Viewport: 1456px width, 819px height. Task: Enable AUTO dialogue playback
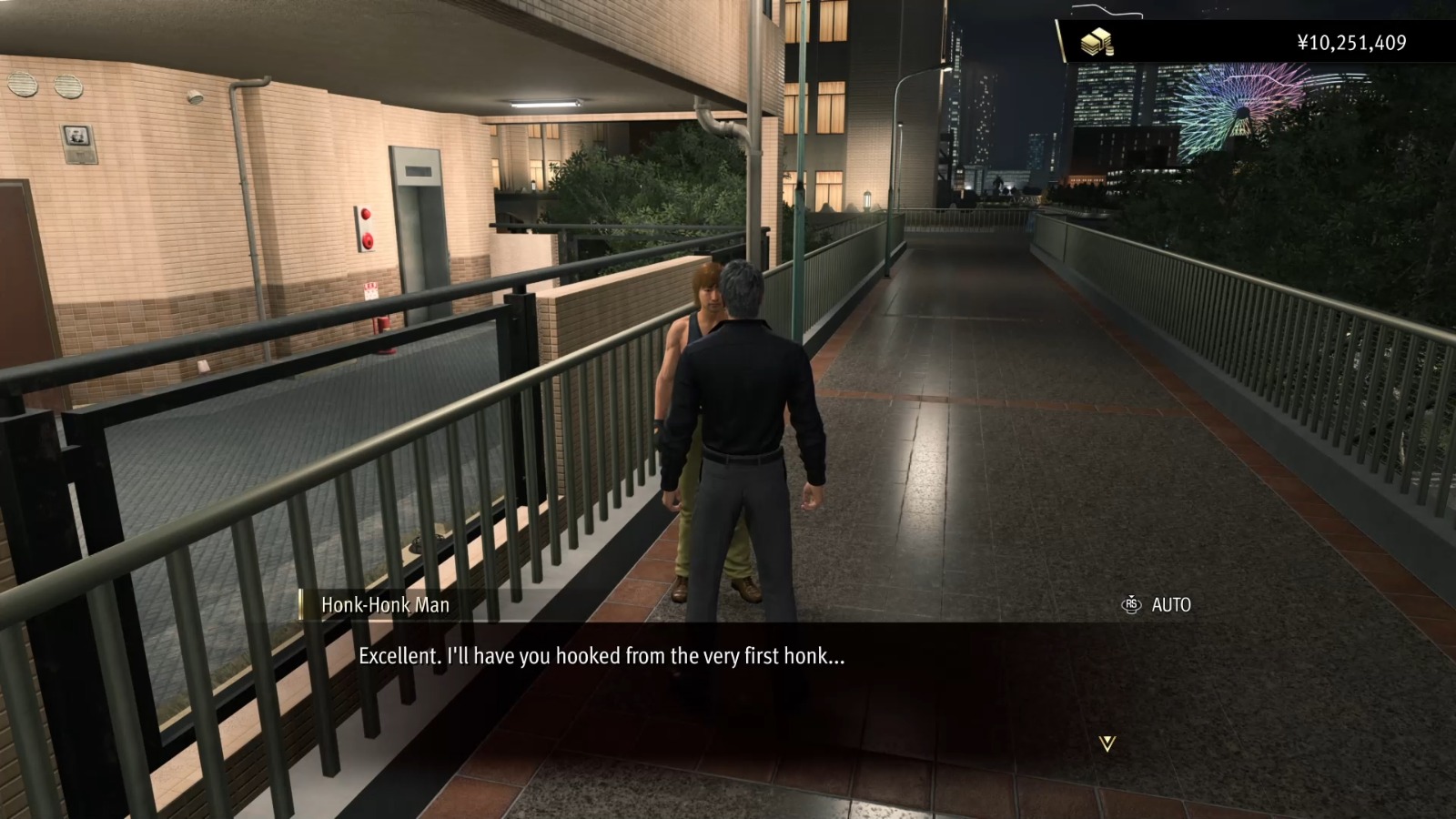[x=1171, y=604]
